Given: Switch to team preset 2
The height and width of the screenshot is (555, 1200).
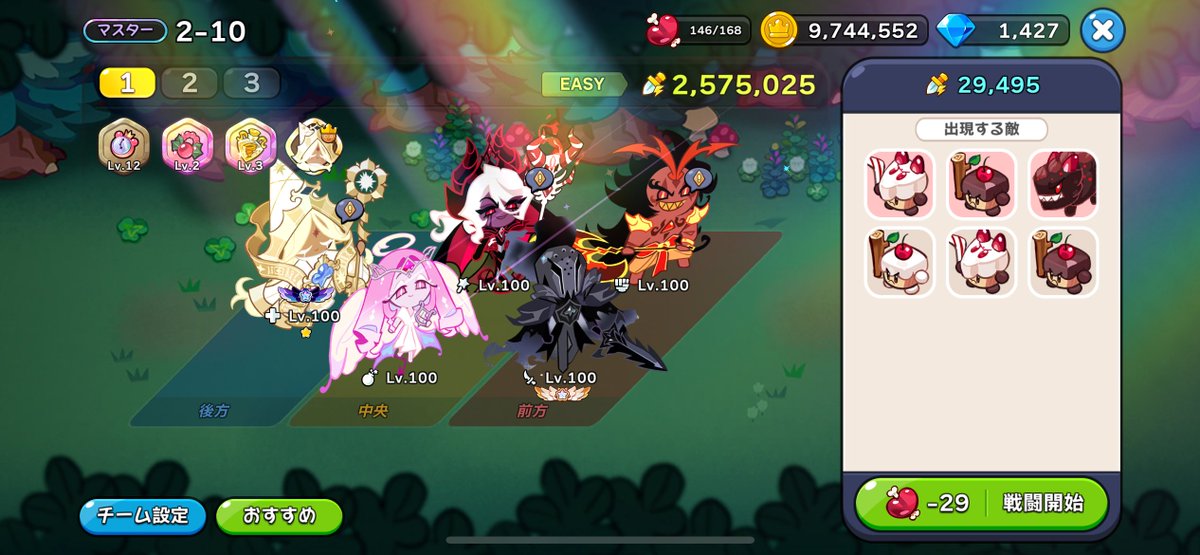Looking at the screenshot, I should point(189,84).
